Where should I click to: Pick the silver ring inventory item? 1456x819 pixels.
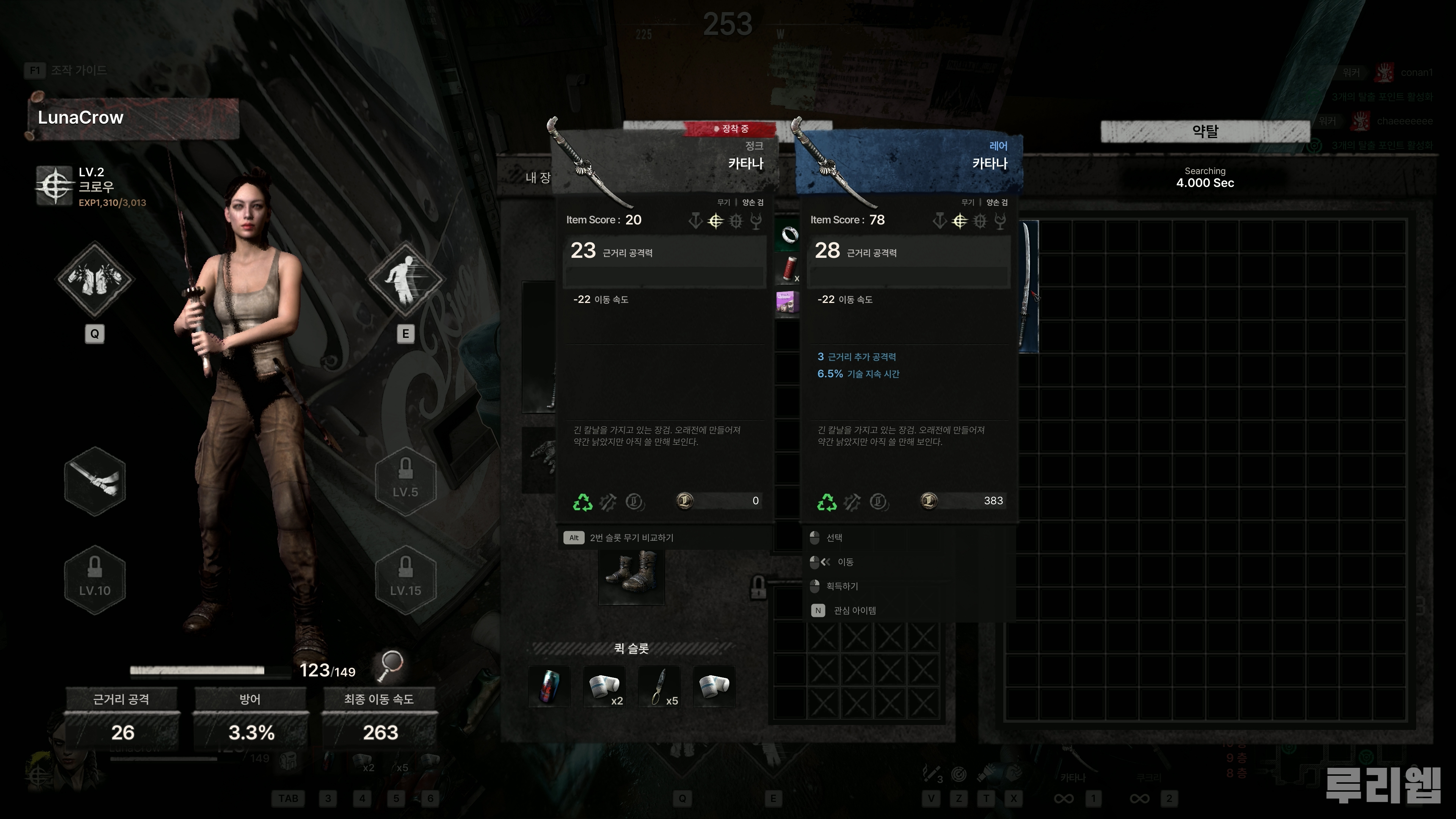pos(789,234)
